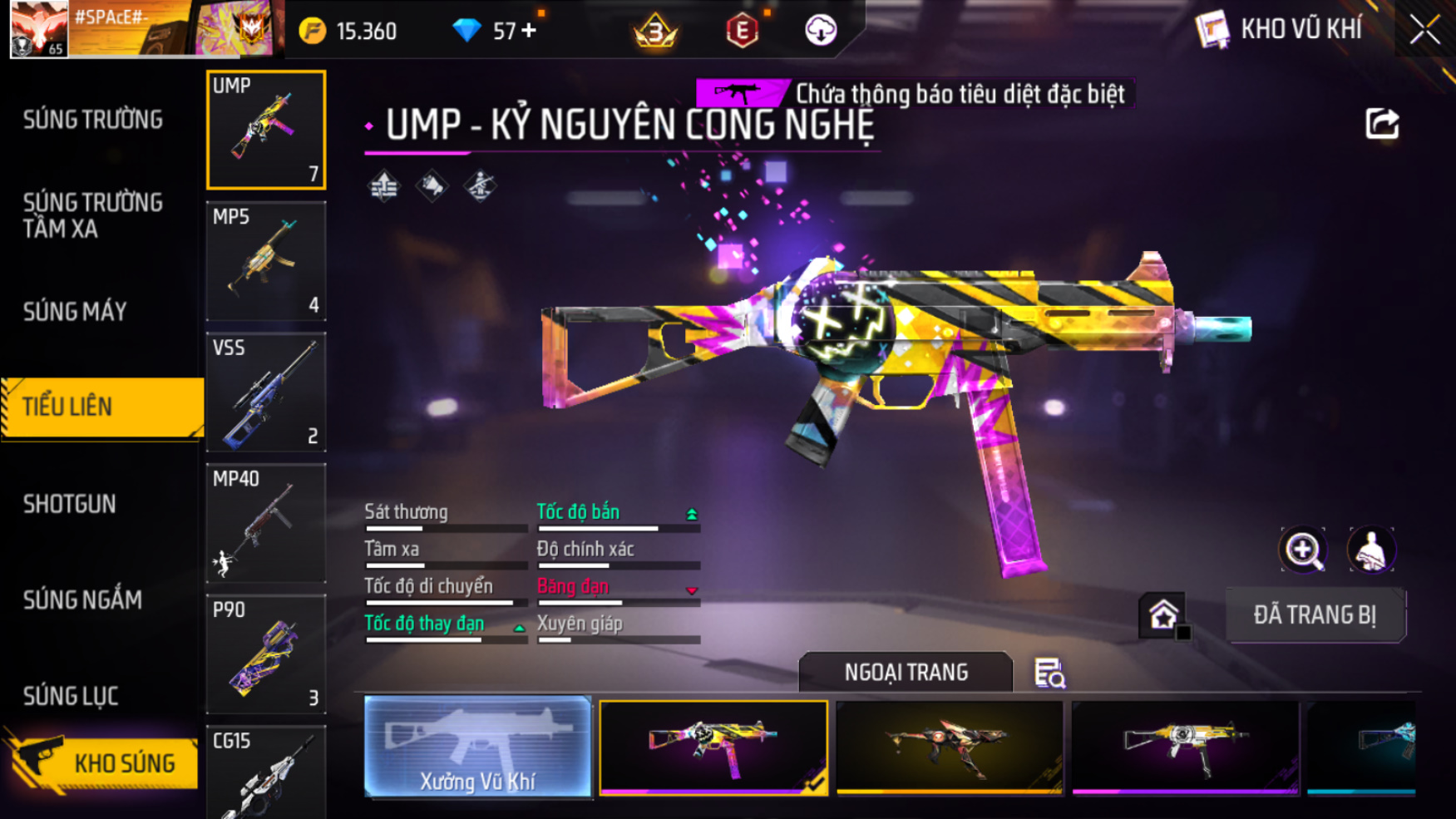Open the Ngoại Trang skins tab
The image size is (1456, 819).
pyautogui.click(x=906, y=672)
